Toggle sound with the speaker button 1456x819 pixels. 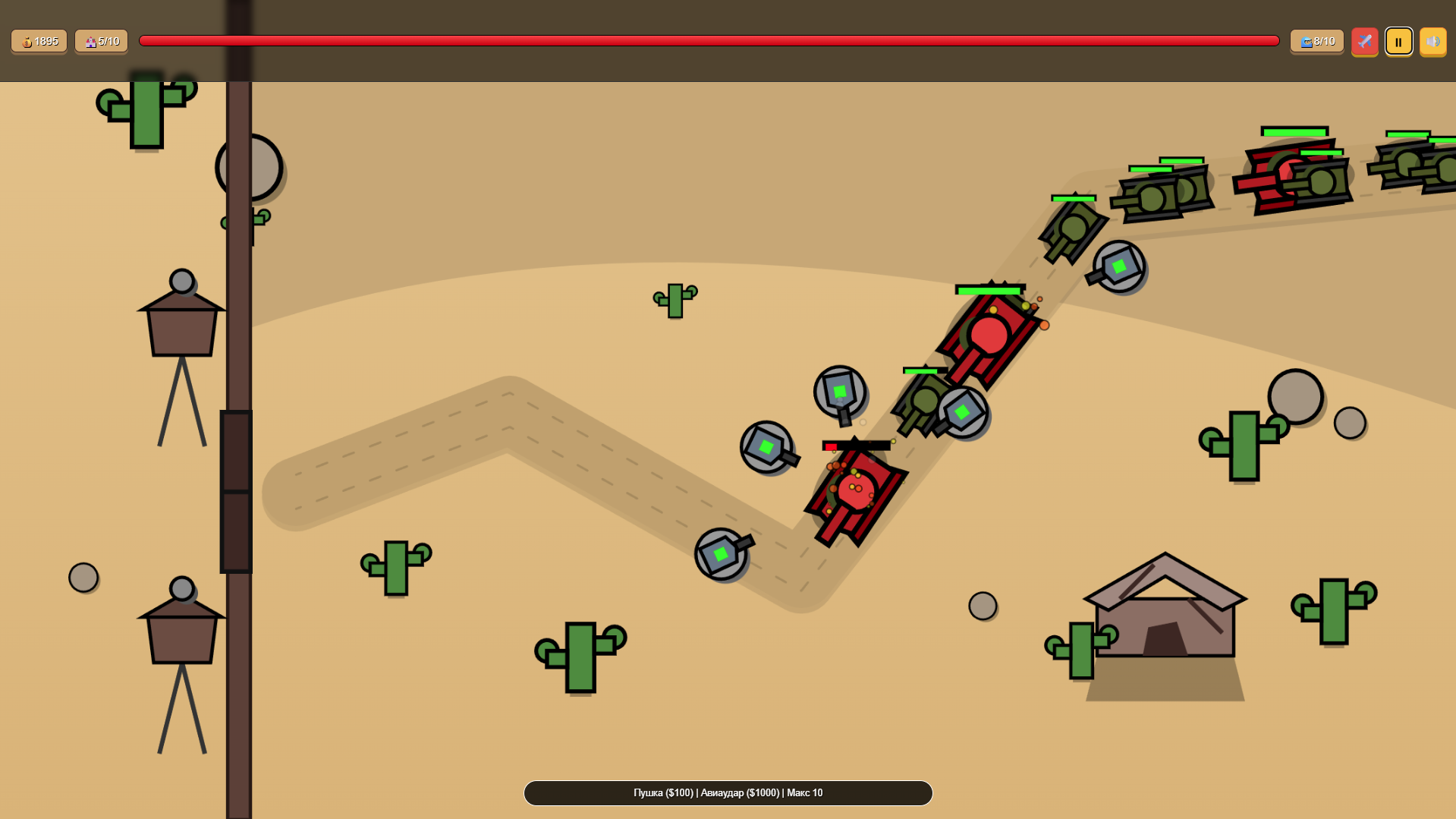tap(1432, 42)
